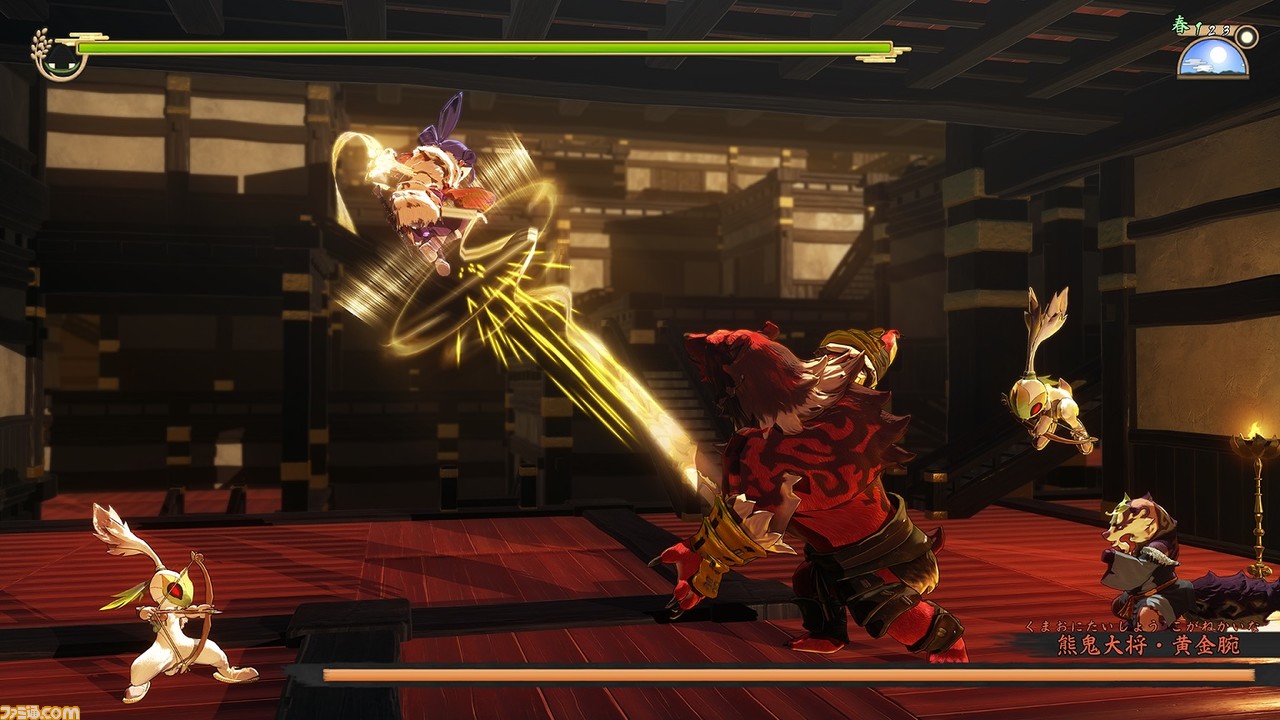Open the weather window showing moon and clouds
The width and height of the screenshot is (1280, 720).
pos(1211,58)
